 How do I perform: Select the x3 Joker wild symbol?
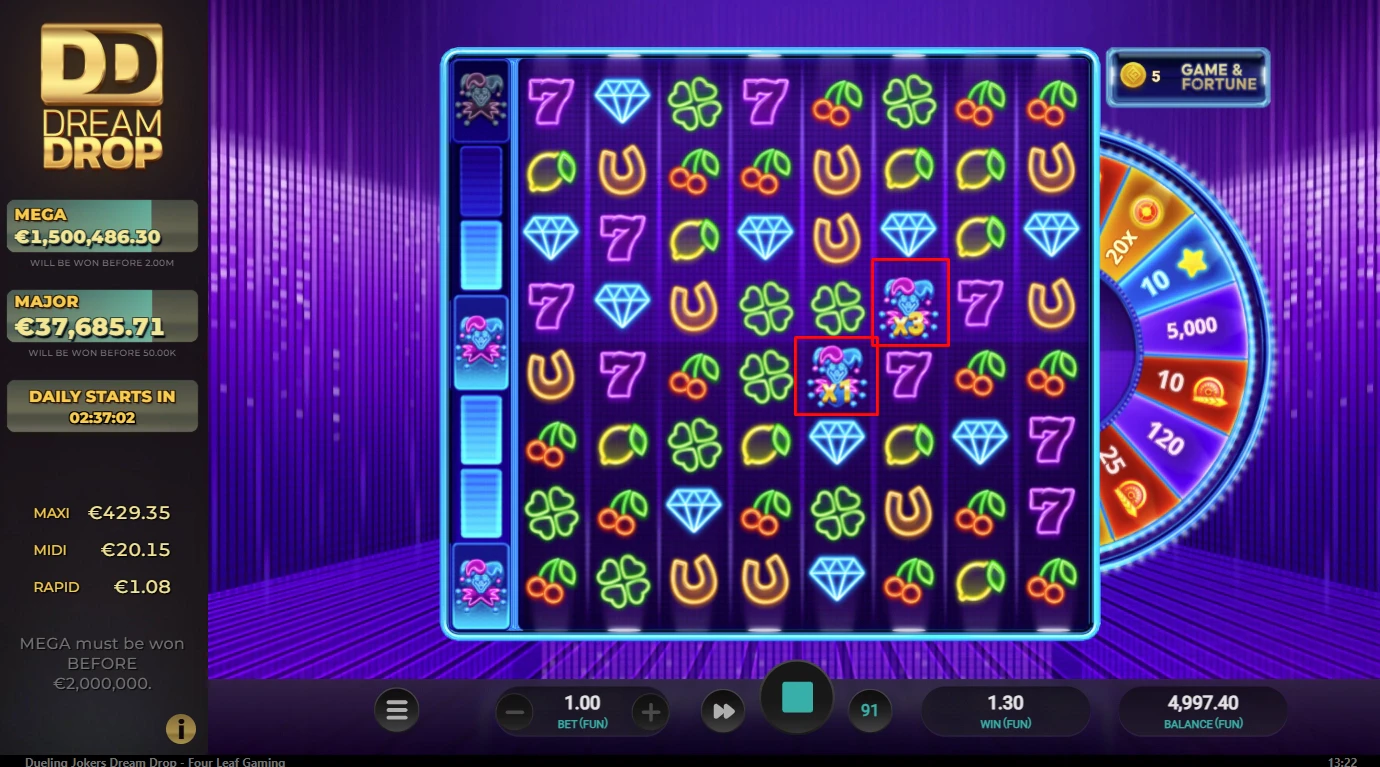click(909, 304)
